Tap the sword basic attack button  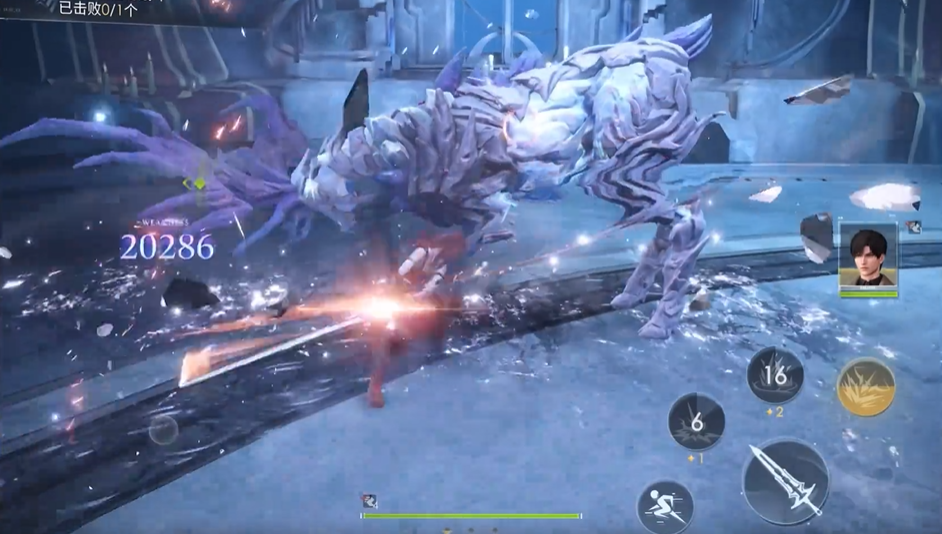(x=785, y=481)
